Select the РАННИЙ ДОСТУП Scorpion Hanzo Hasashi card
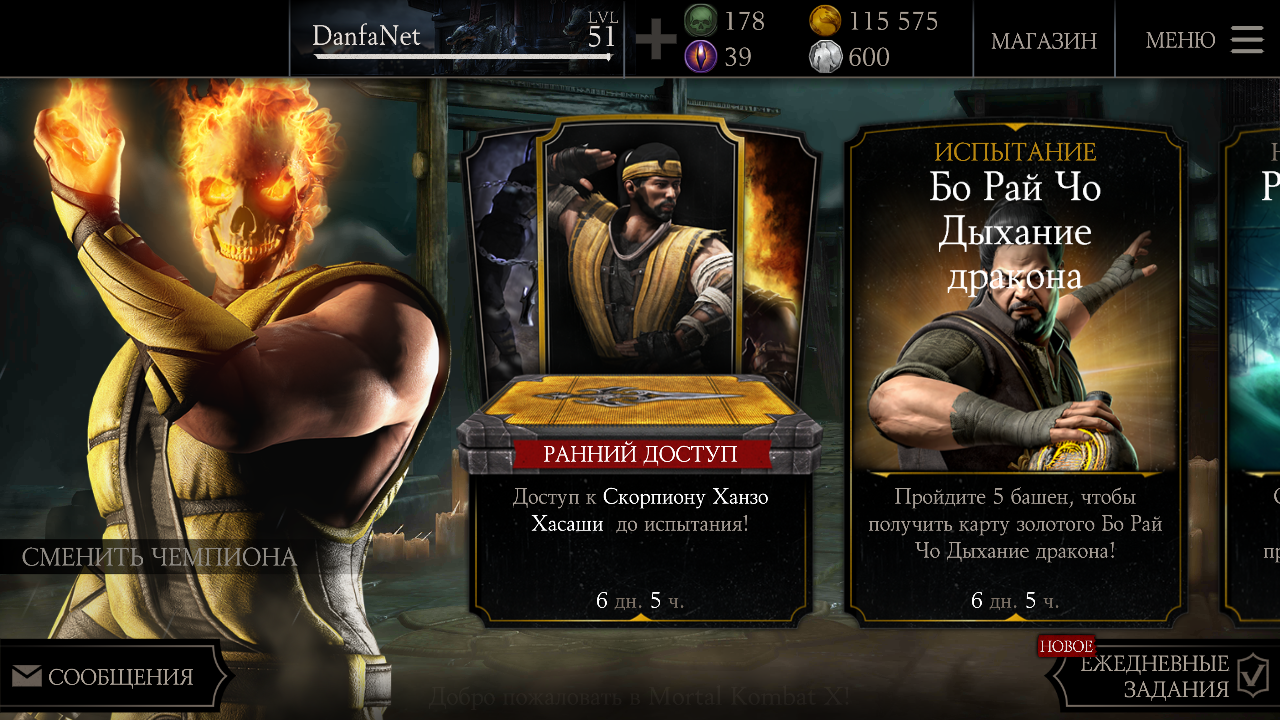The height and width of the screenshot is (720, 1280). tap(640, 370)
